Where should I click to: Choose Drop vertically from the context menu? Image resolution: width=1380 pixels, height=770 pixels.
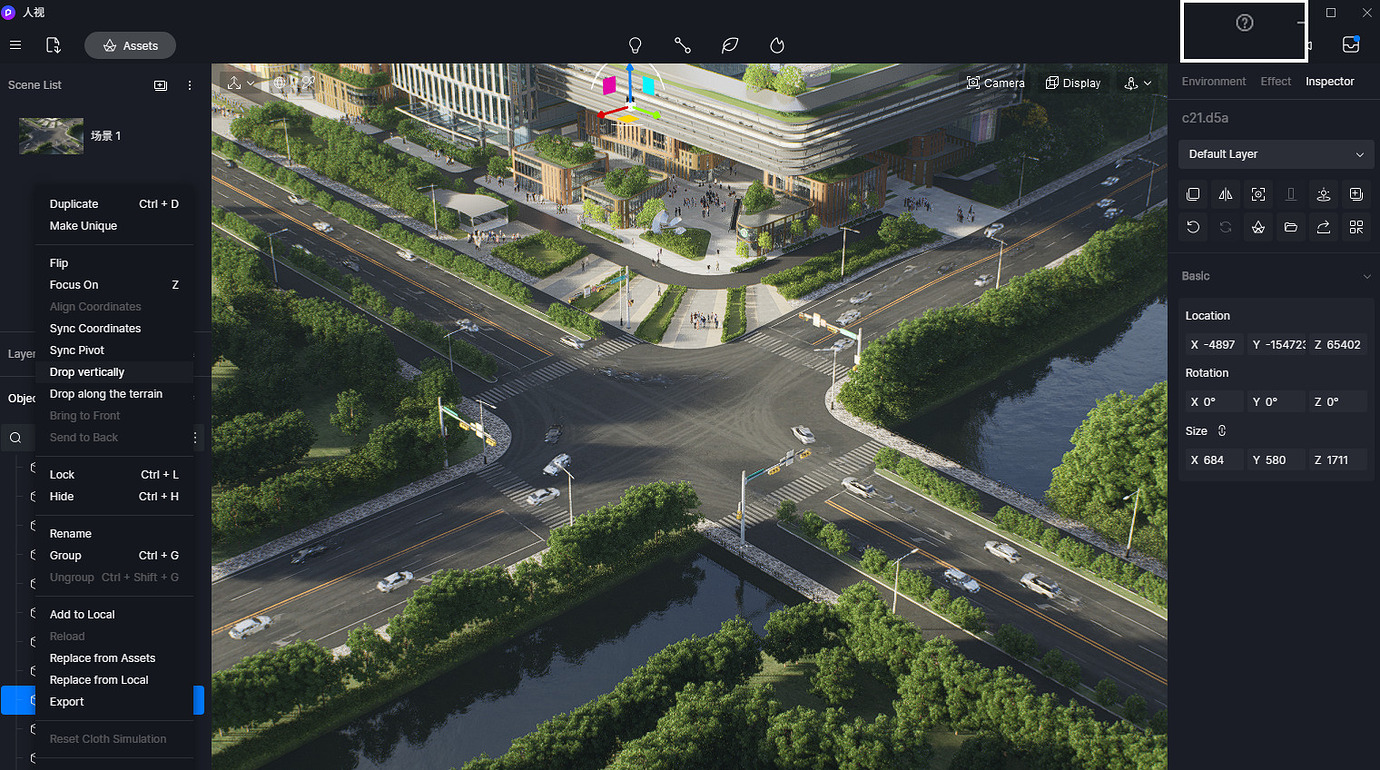[87, 371]
